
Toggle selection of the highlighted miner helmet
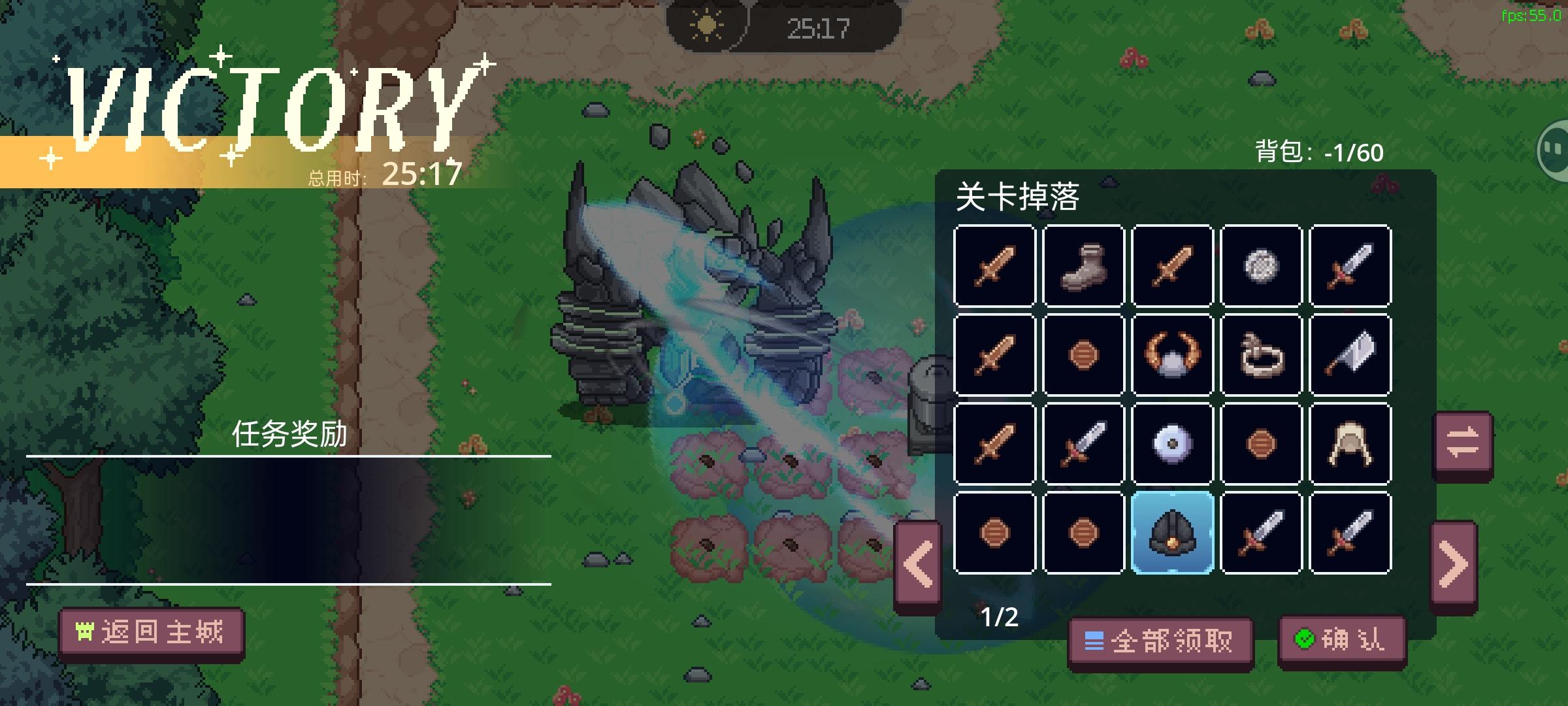1172,531
